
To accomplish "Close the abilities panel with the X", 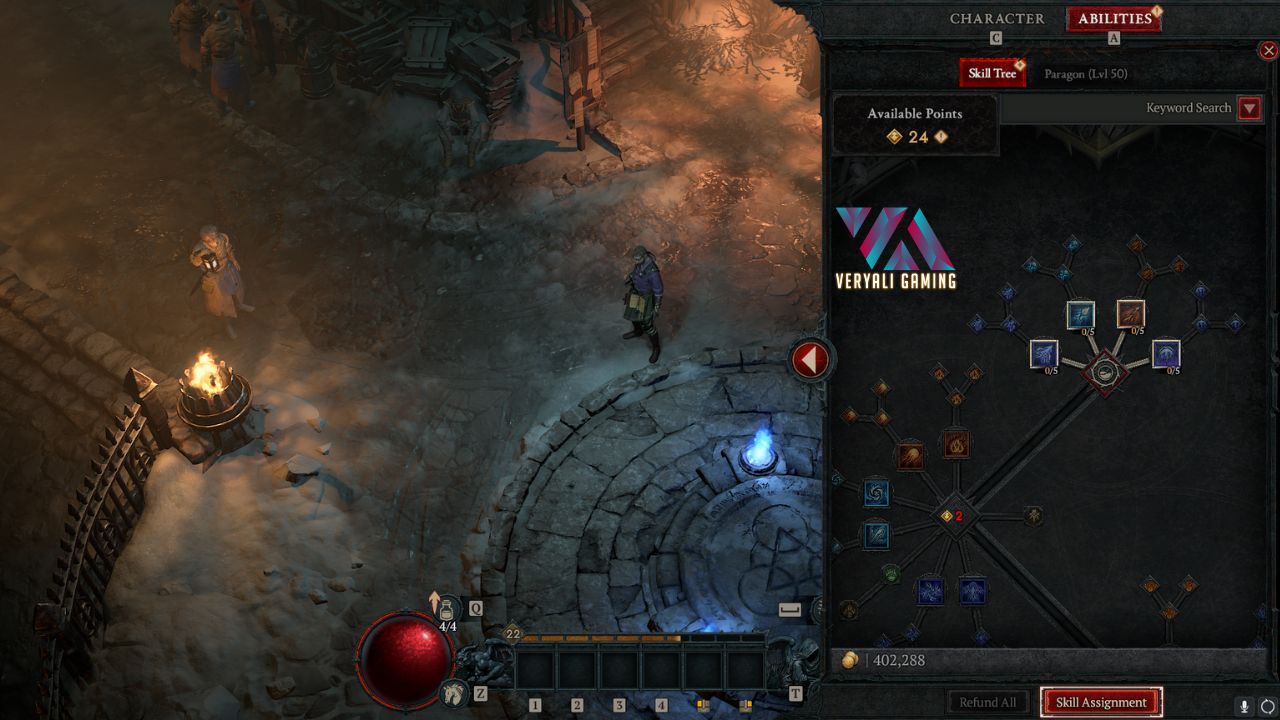I will tap(1268, 51).
